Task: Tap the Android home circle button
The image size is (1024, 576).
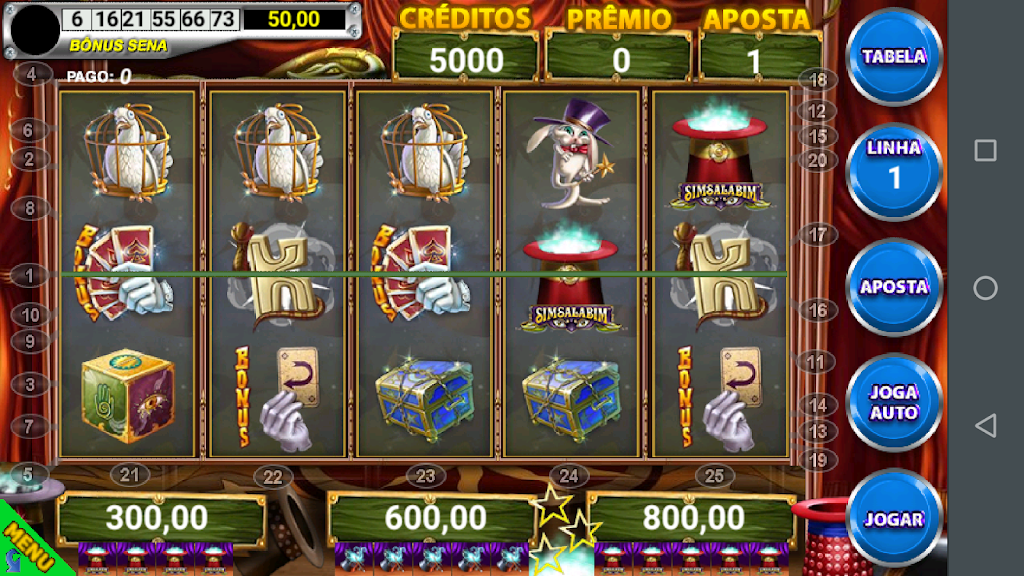Action: [x=985, y=288]
